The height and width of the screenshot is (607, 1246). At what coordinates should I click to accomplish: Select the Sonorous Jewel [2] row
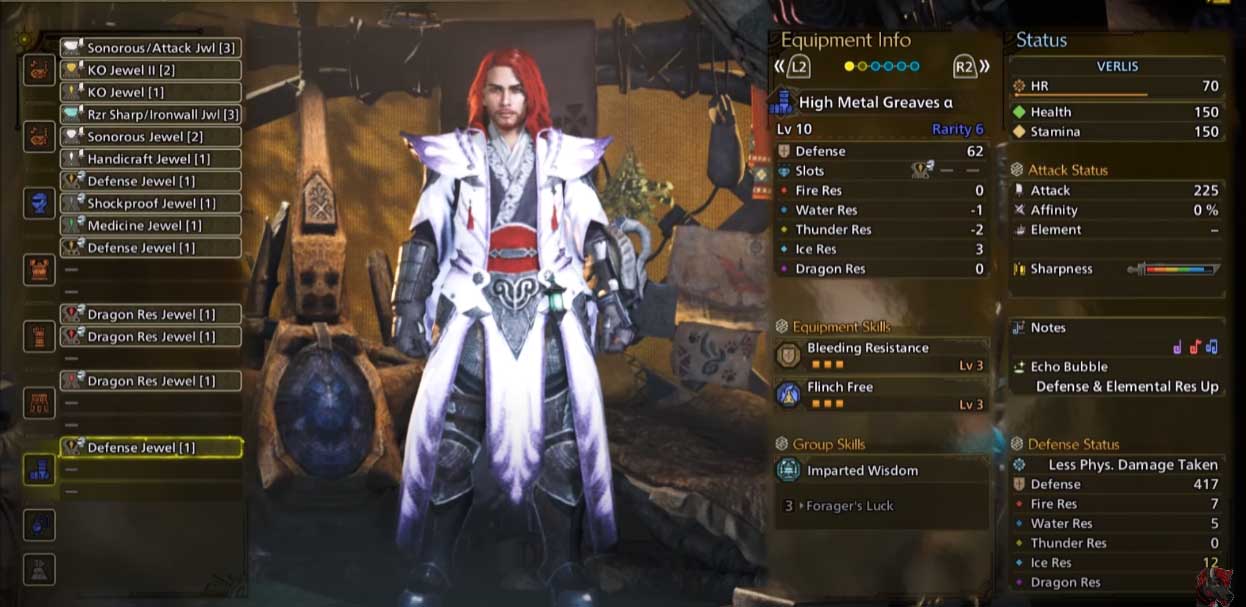coord(151,137)
